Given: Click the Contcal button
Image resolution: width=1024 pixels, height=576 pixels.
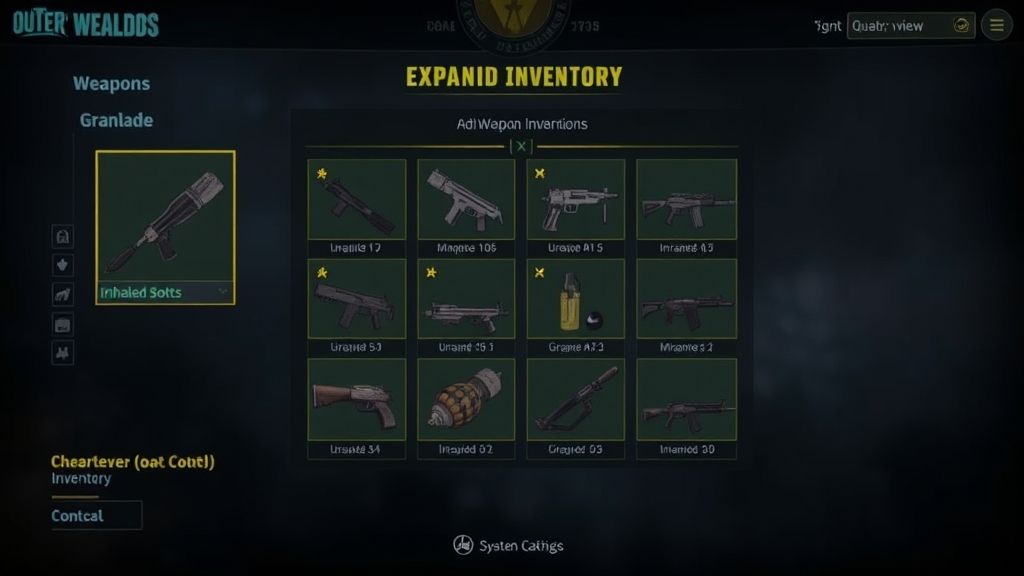Looking at the screenshot, I should pos(96,515).
